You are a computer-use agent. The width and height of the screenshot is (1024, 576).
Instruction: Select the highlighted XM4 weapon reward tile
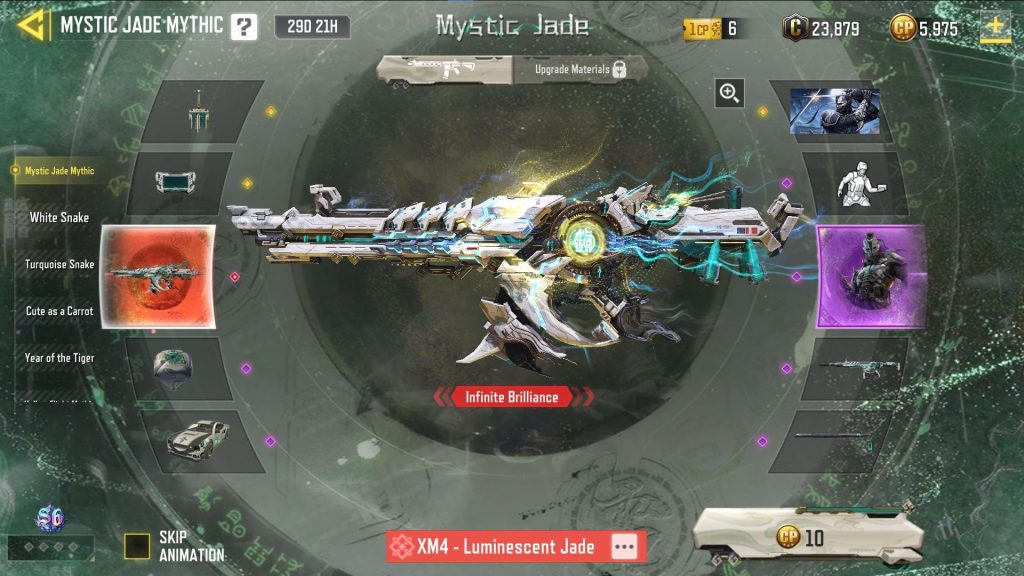tap(157, 276)
